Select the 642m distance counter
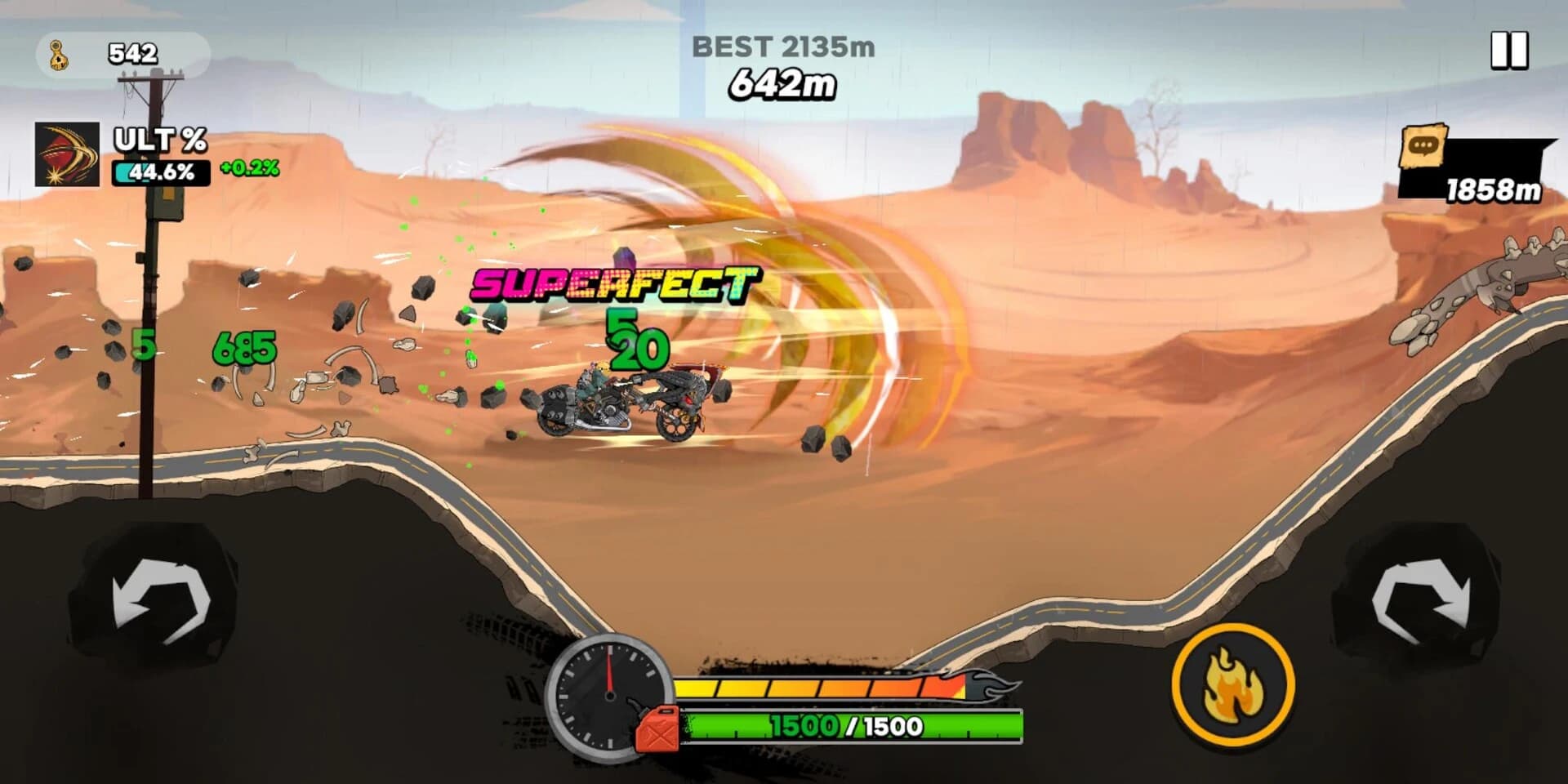The height and width of the screenshot is (784, 1568). [782, 84]
